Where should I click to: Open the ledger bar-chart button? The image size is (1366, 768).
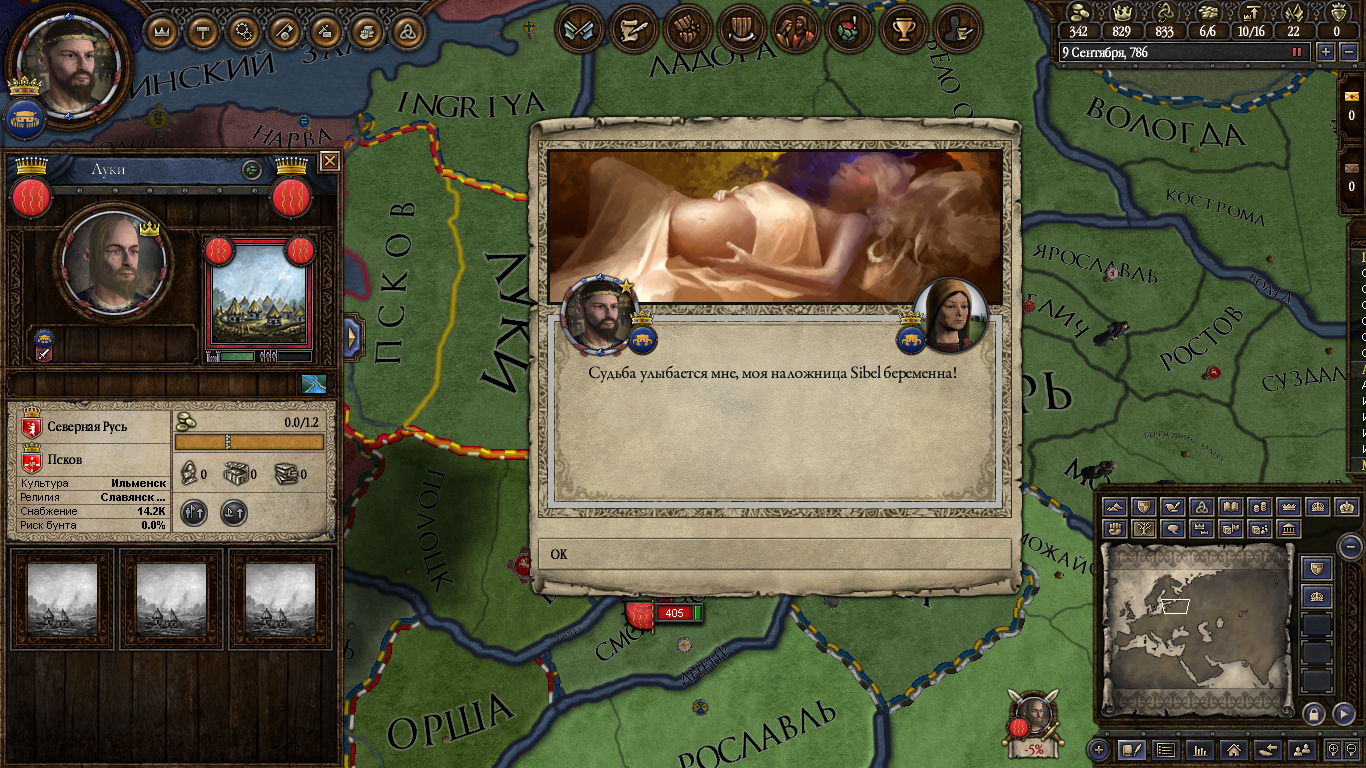[x=1201, y=749]
